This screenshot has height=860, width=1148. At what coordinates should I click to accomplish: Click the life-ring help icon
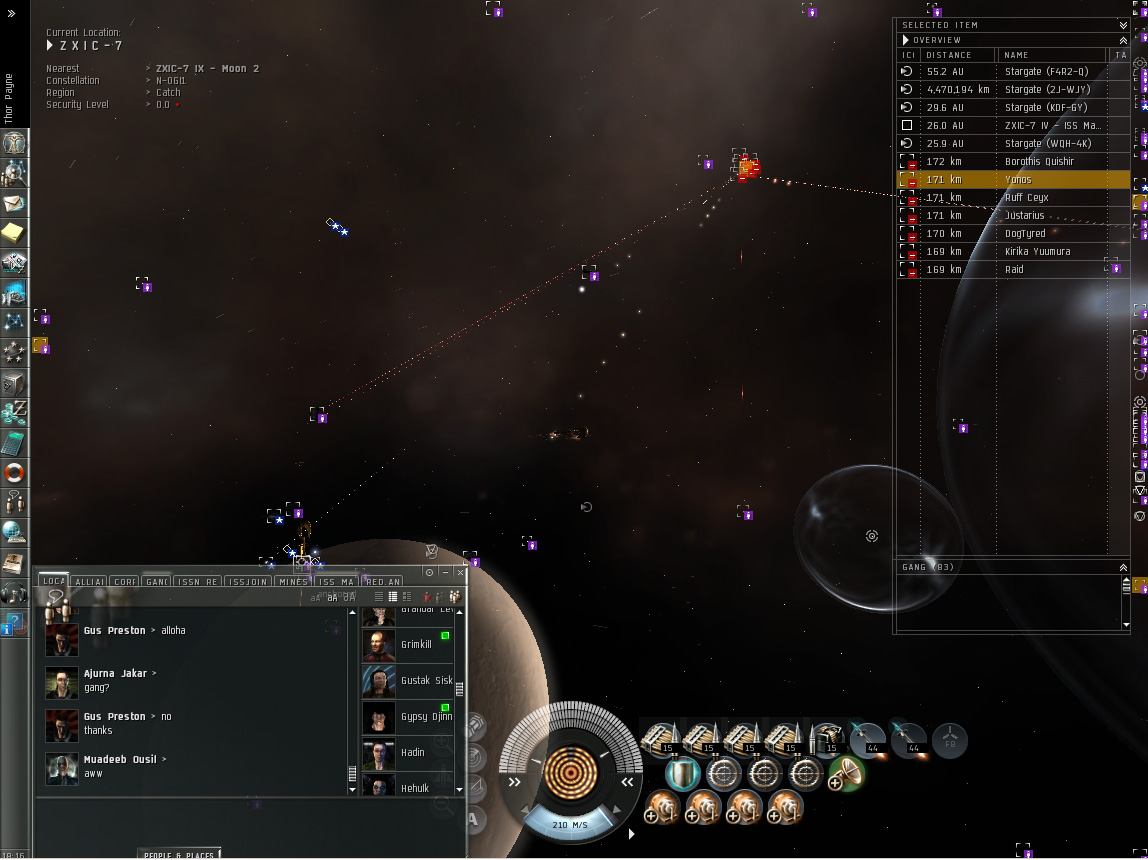[x=14, y=472]
